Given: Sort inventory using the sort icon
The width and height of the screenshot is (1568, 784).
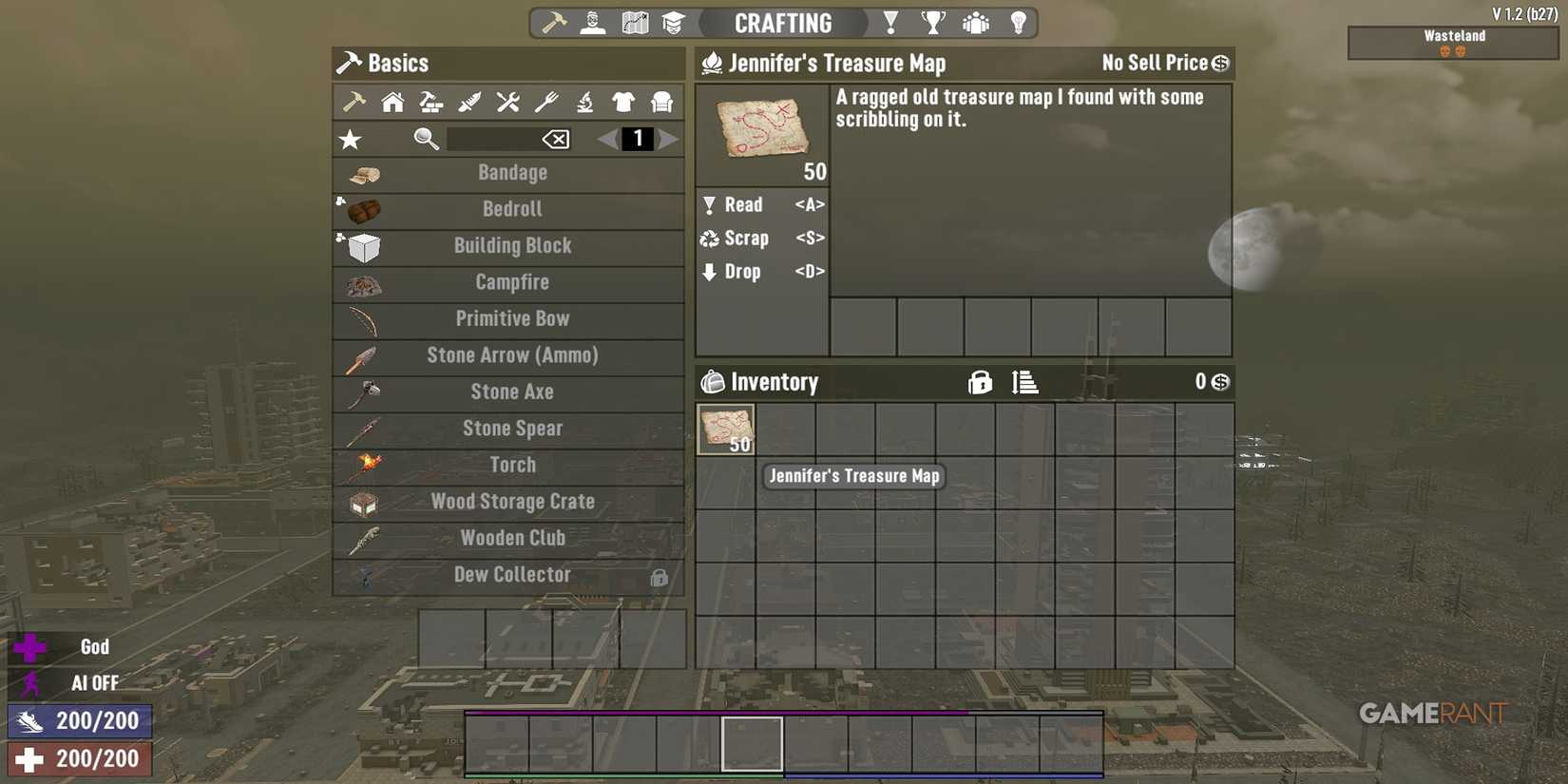Looking at the screenshot, I should click(1026, 382).
